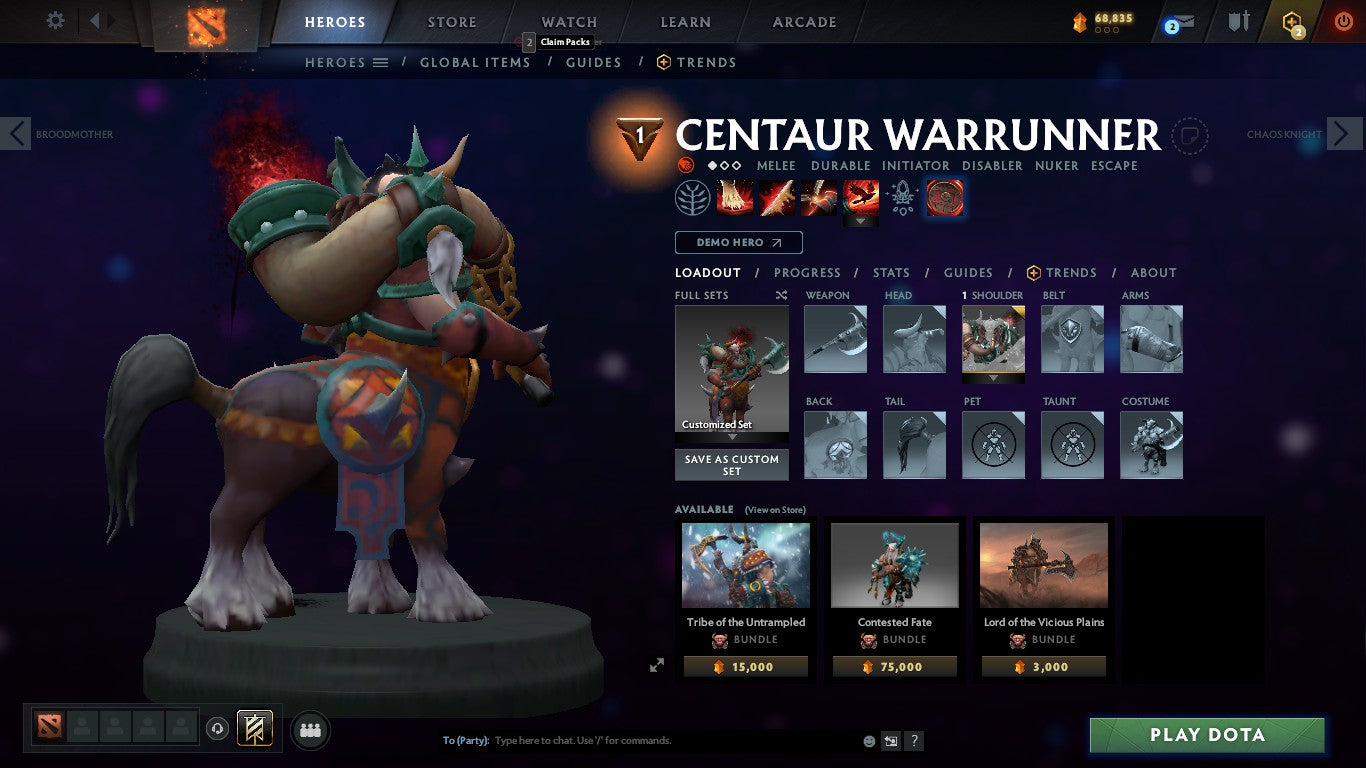Click the Dota Plus hexagon icon
The image size is (1366, 768).
tap(1292, 22)
